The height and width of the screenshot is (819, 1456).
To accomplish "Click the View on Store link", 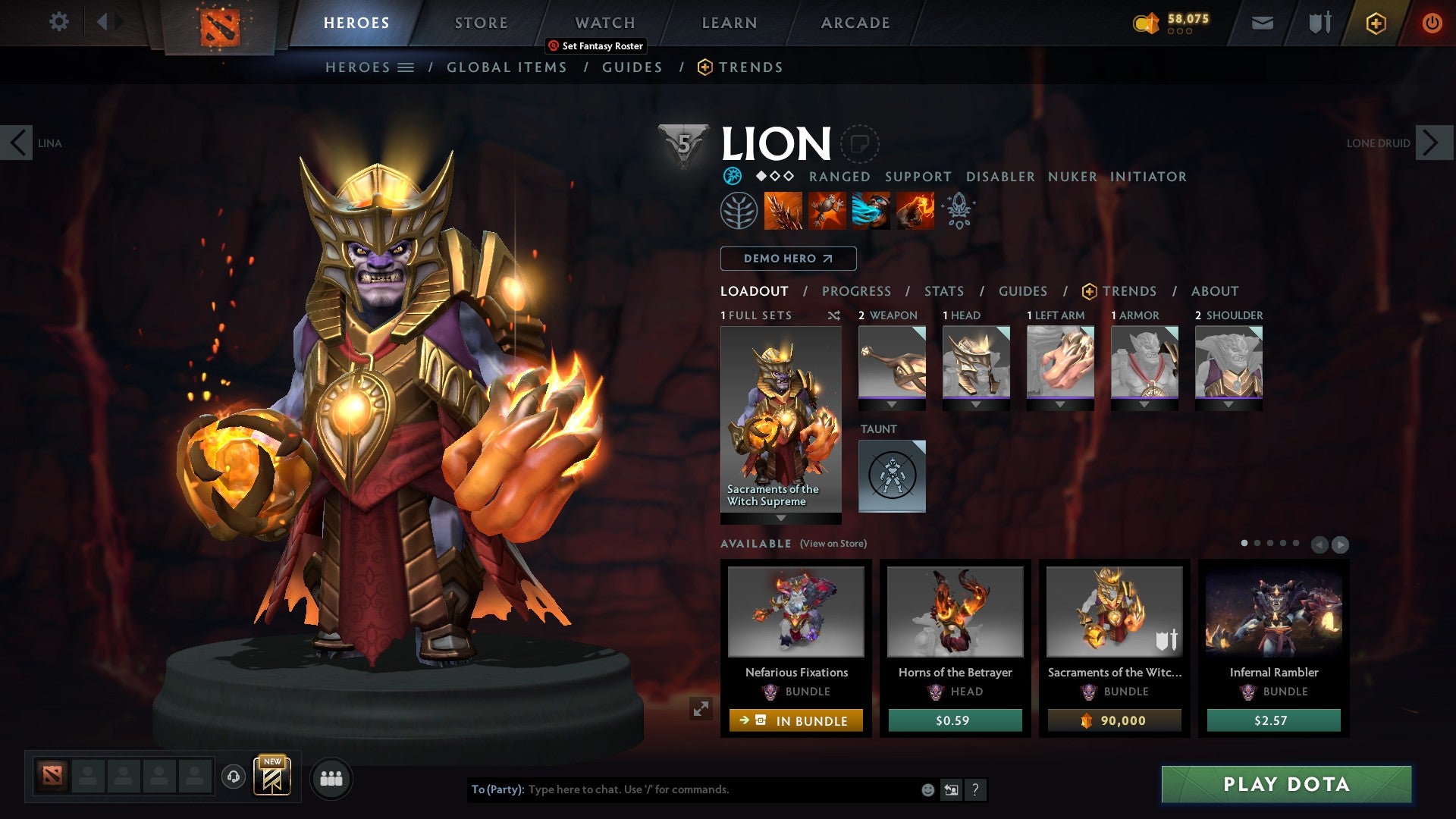I will 833,544.
